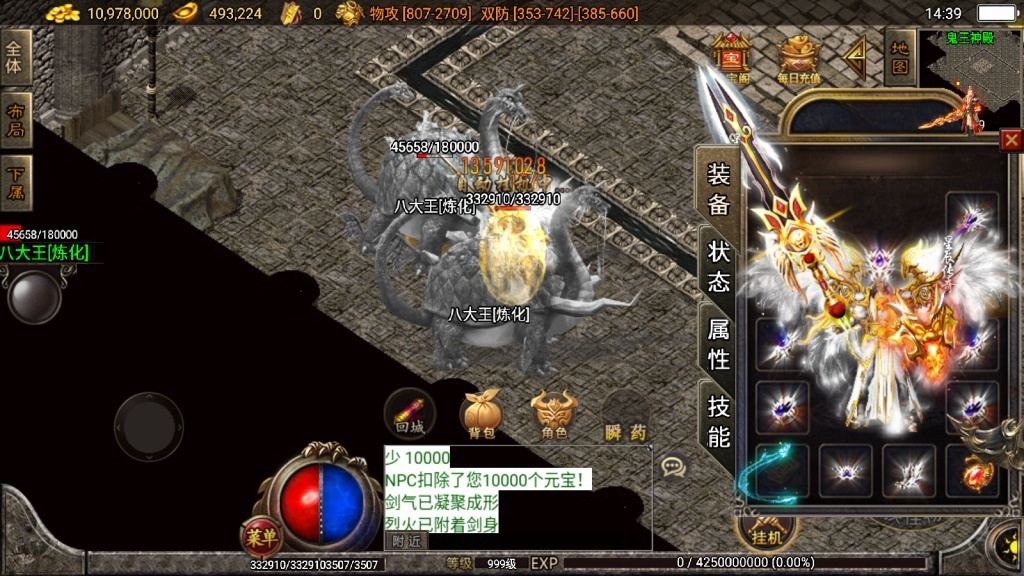Viewport: 1024px width, 576px height.
Task: Open the 布局 layout button
Action: pyautogui.click(x=16, y=119)
